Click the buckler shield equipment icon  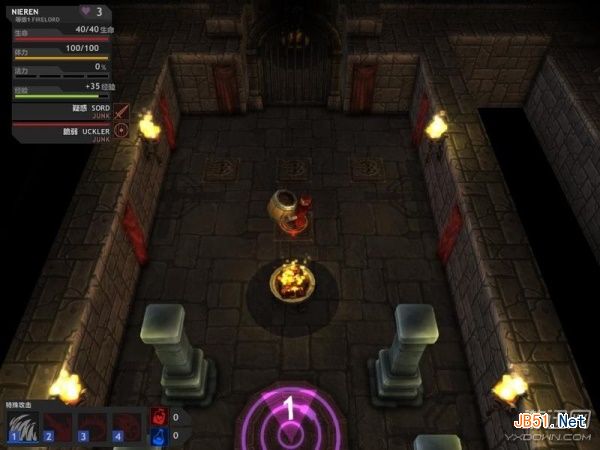click(122, 130)
